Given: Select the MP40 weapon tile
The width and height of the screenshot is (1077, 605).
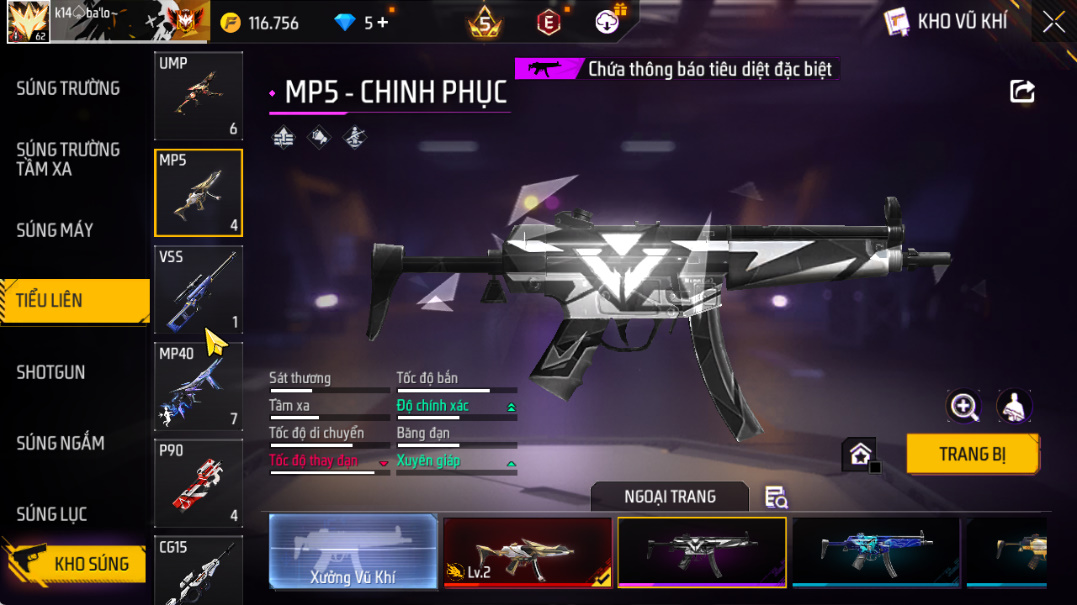Looking at the screenshot, I should tap(198, 386).
